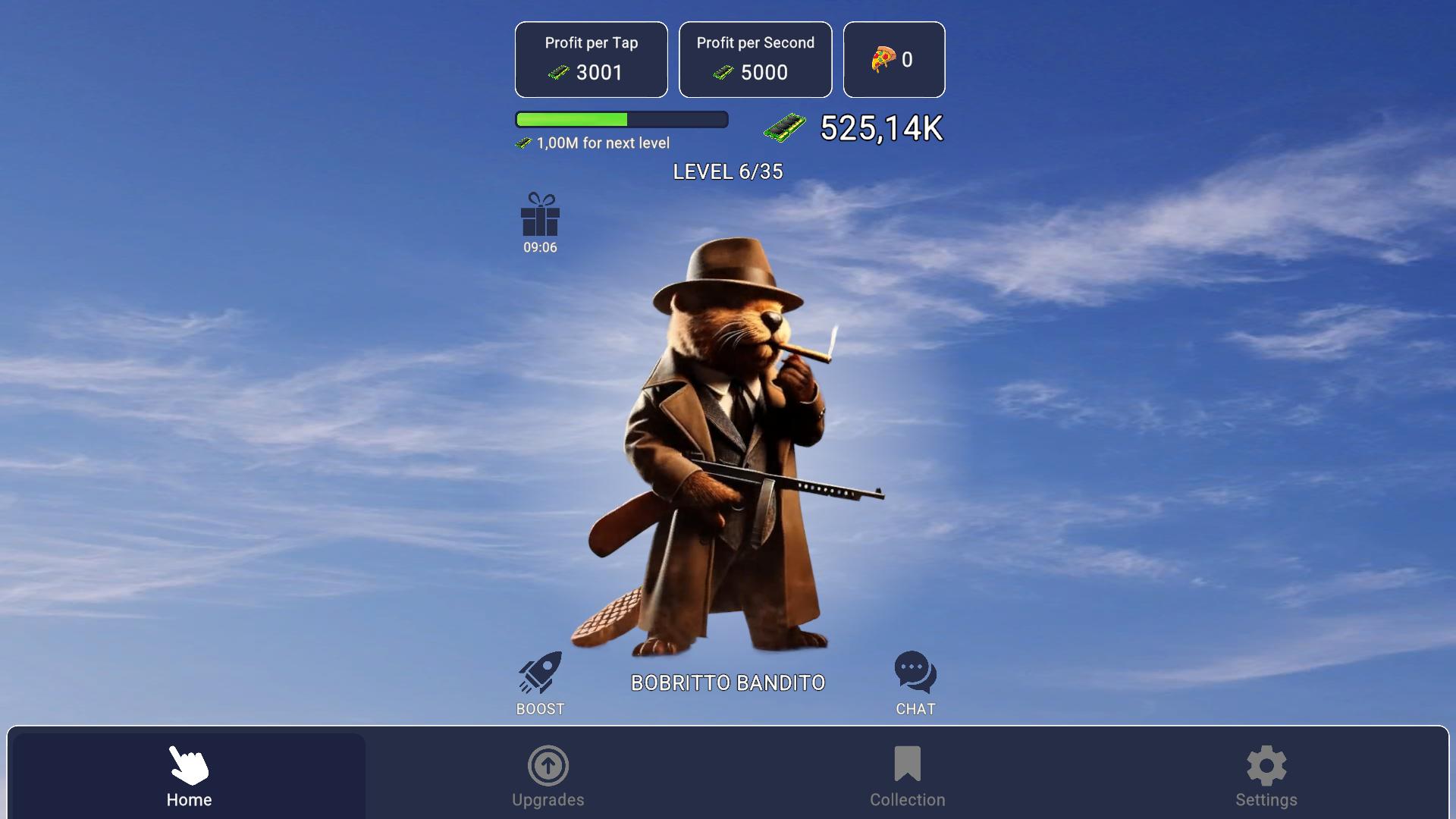Click the Profit per Tap card
Image resolution: width=1456 pixels, height=819 pixels.
(x=591, y=59)
